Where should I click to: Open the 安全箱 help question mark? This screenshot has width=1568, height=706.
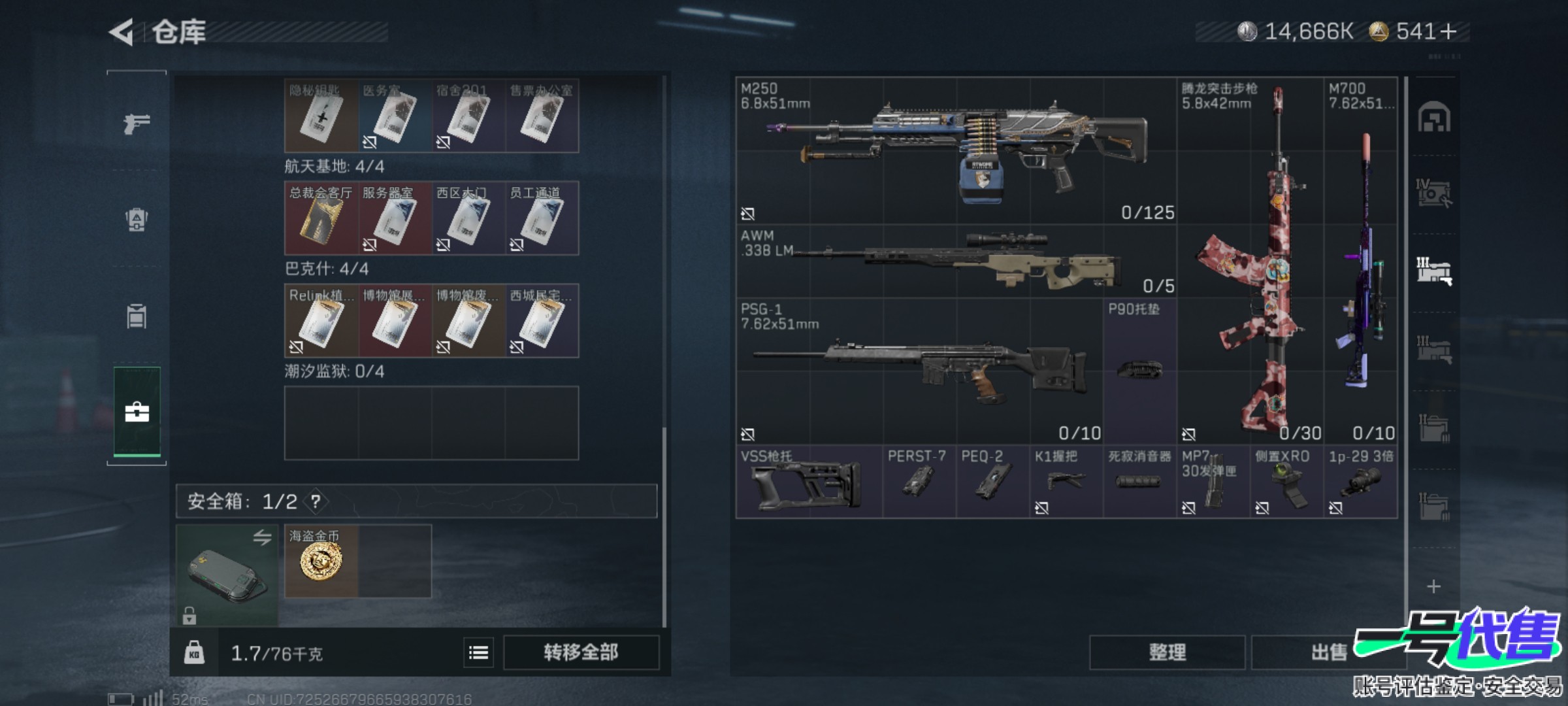(x=316, y=501)
